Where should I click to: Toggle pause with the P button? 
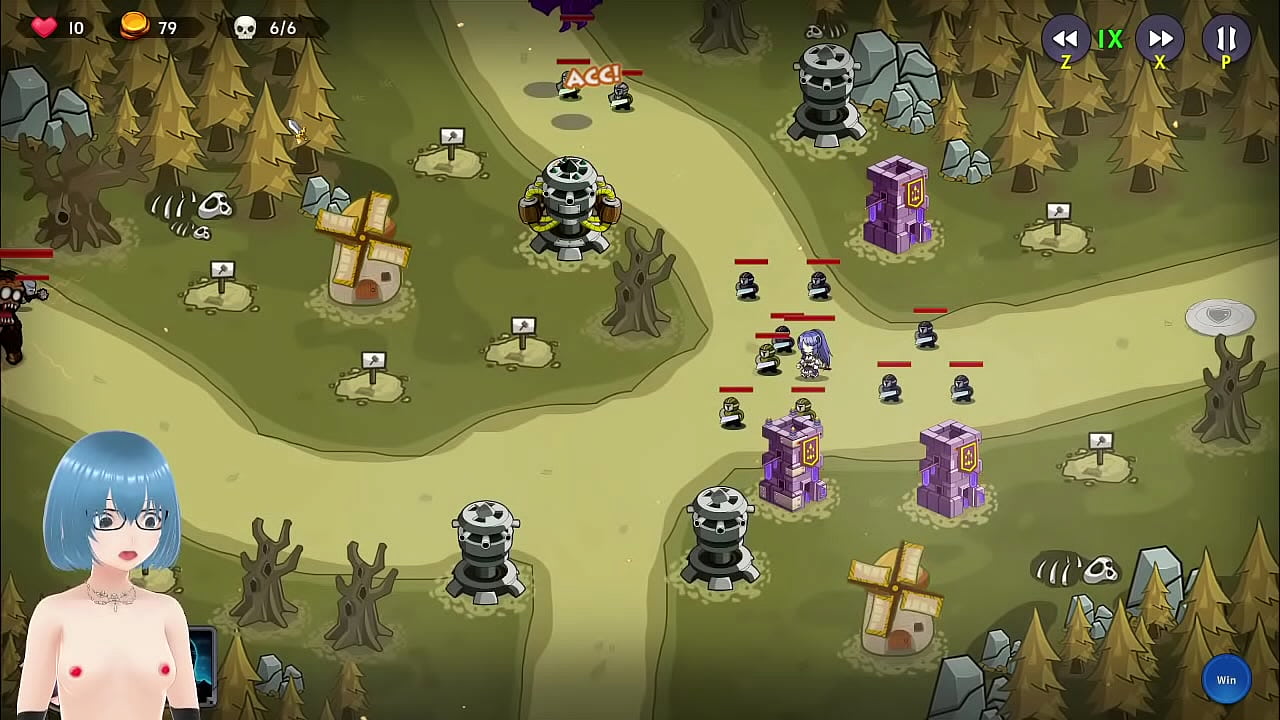[x=1226, y=40]
